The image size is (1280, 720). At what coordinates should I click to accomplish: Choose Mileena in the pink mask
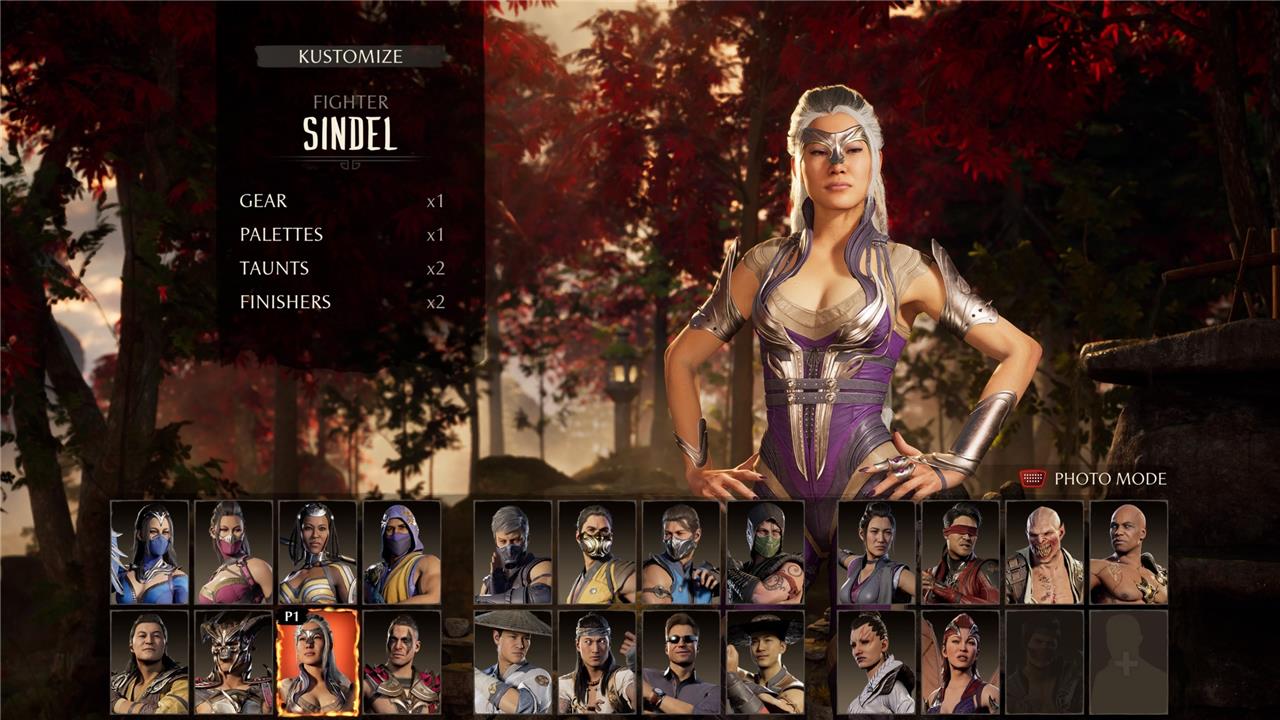pos(234,552)
